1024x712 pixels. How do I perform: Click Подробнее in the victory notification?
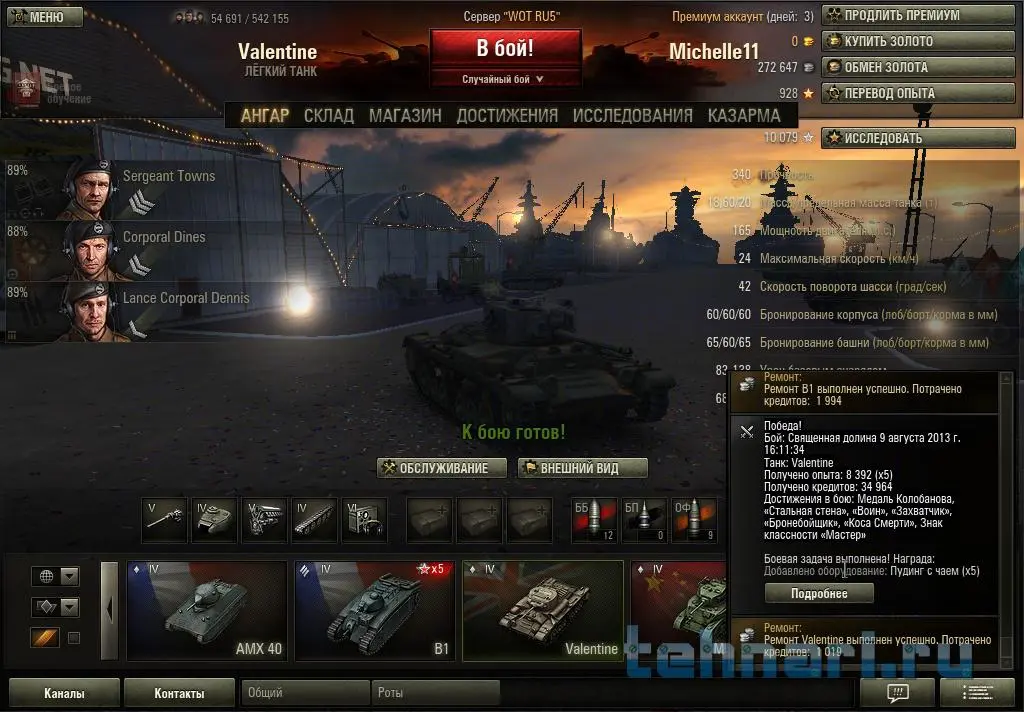pyautogui.click(x=820, y=593)
